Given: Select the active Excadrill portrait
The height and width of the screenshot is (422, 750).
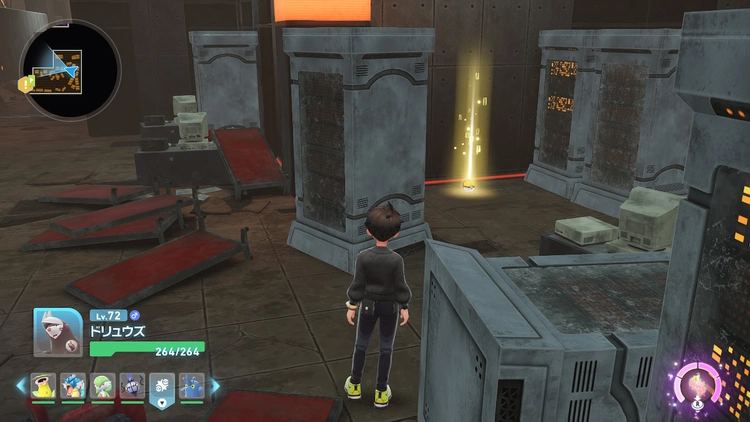Looking at the screenshot, I should click(x=58, y=333).
